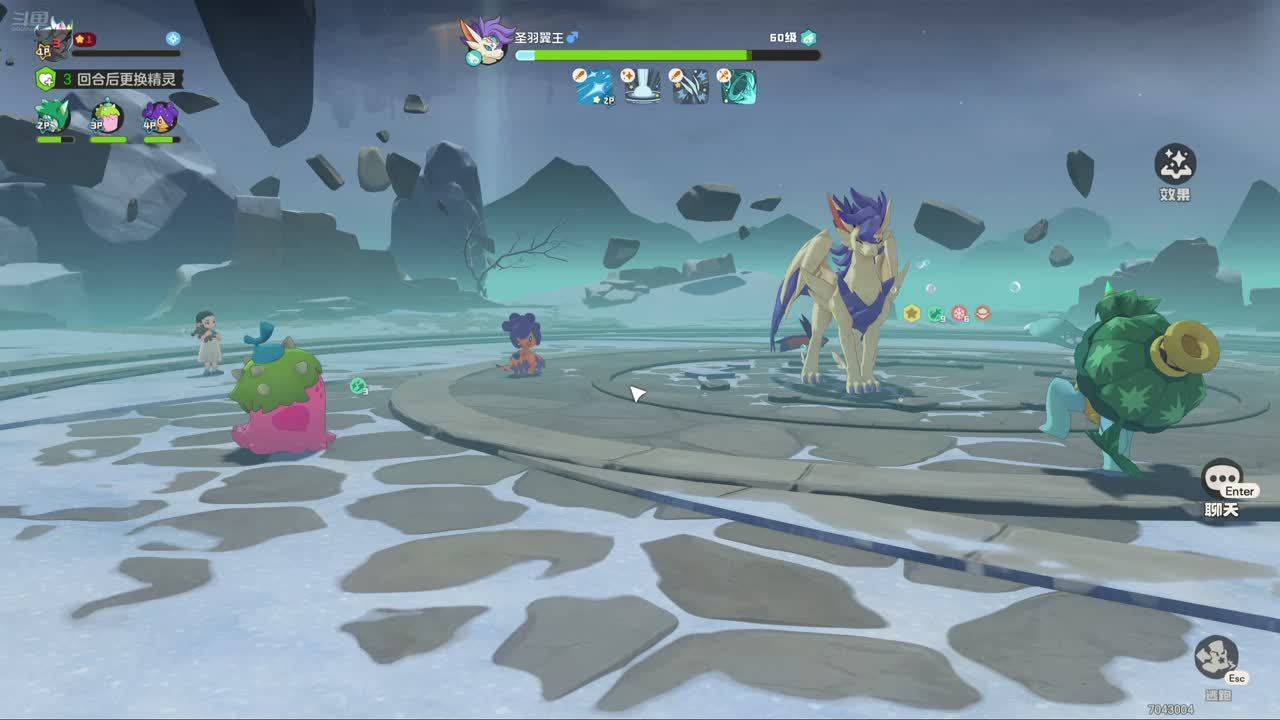
Task: Click the pink snowflake status icon
Action: pos(959,313)
